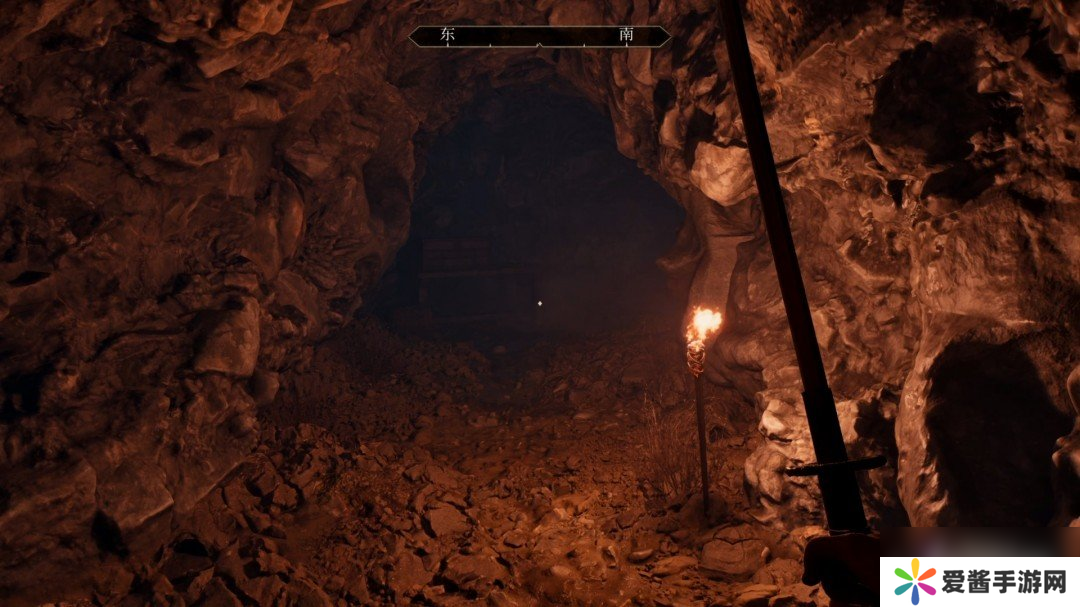
Task: Click the compass bar showing 东 and 南
Action: (x=539, y=36)
